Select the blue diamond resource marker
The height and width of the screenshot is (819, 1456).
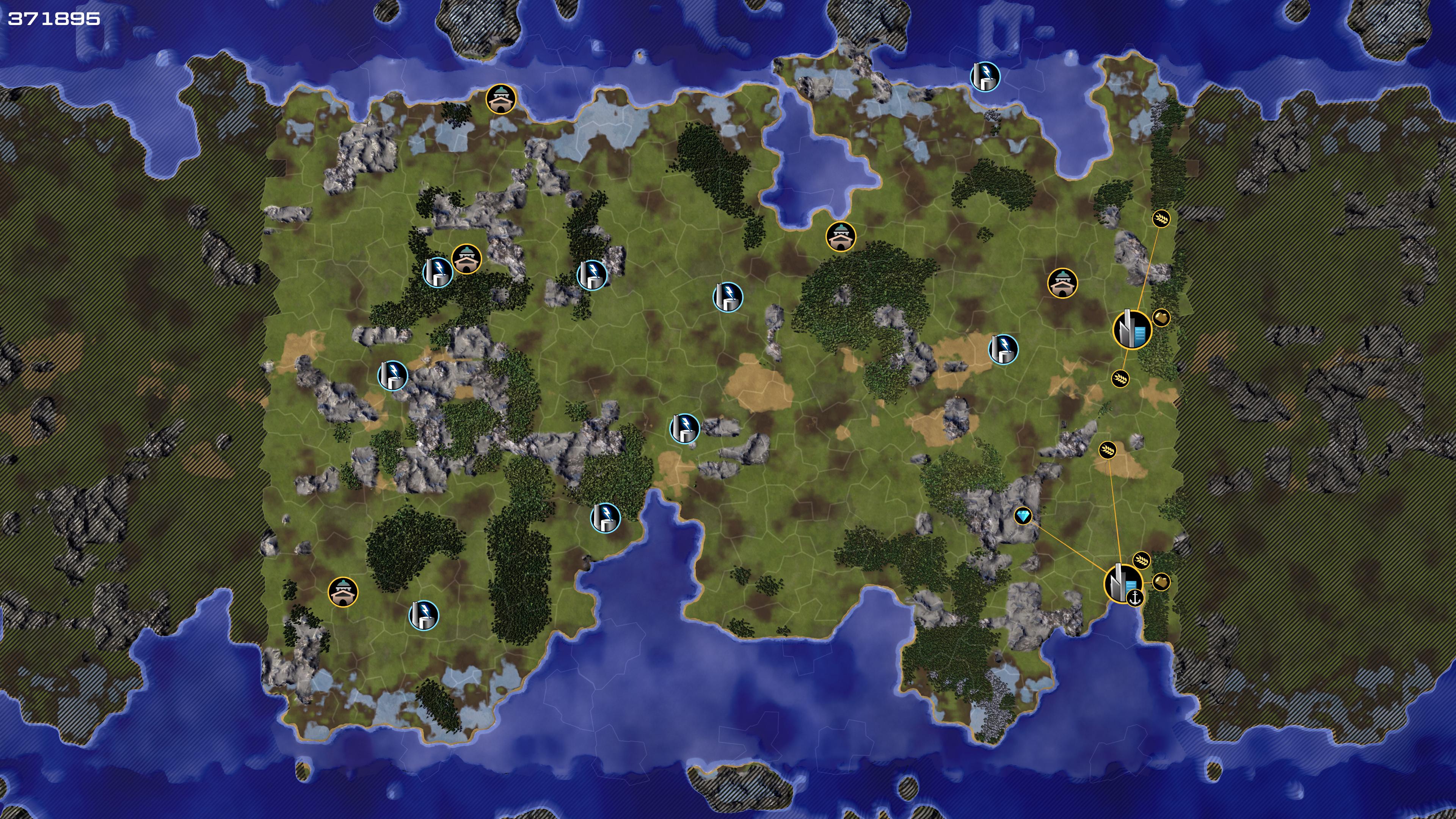point(1023,516)
